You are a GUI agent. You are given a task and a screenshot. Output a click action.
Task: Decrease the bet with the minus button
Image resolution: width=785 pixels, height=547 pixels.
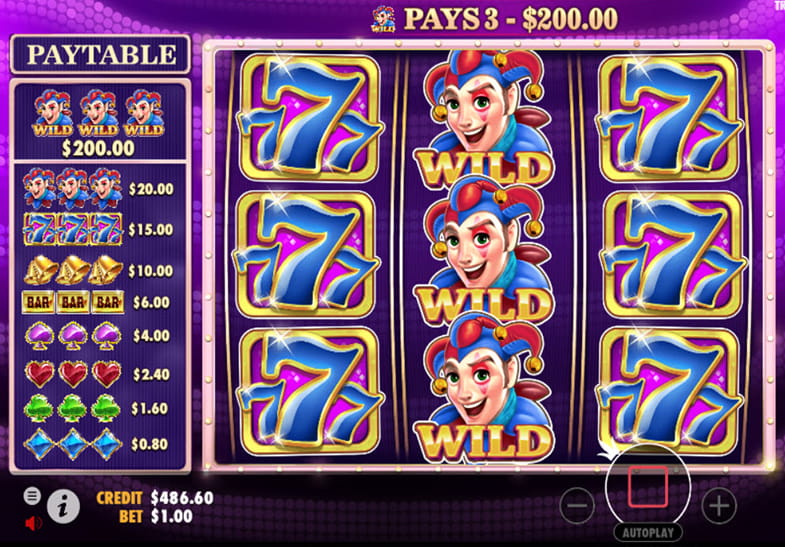click(x=577, y=506)
